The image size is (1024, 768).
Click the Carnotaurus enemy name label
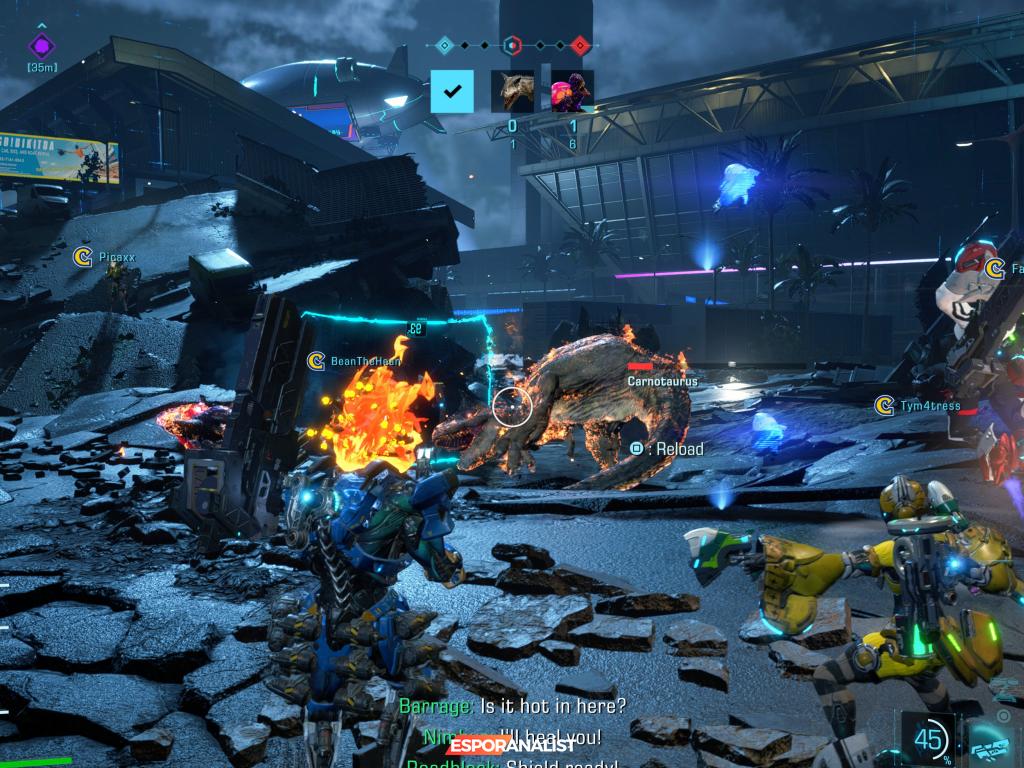tap(662, 381)
